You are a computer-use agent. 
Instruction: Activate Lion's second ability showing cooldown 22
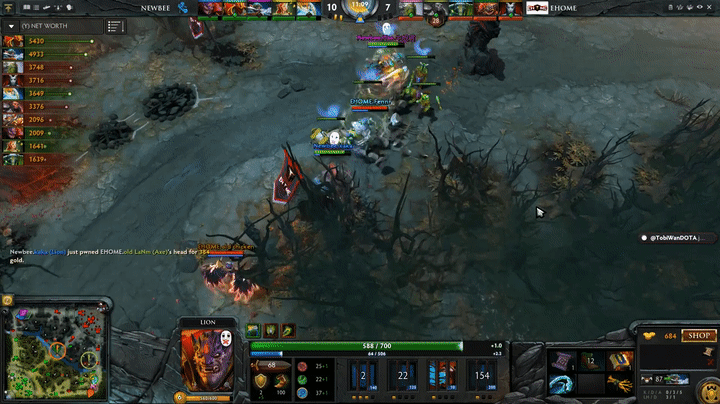coord(401,374)
